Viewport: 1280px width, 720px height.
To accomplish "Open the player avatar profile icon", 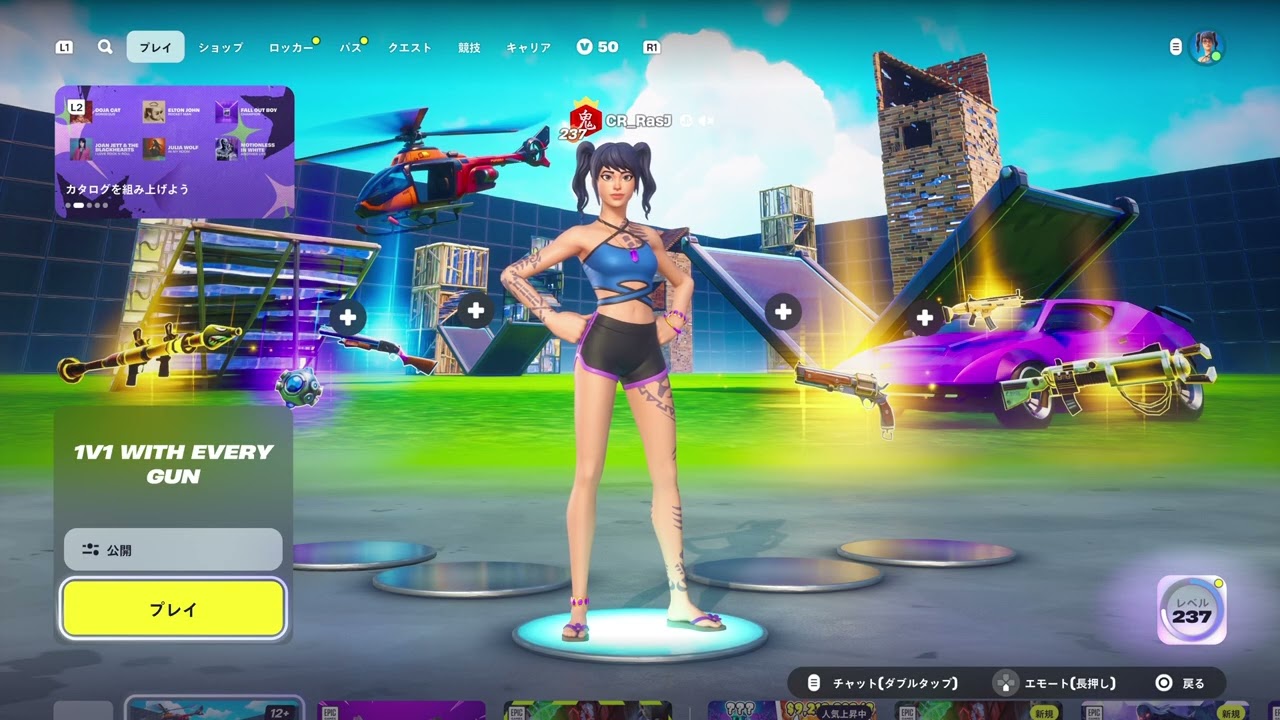I will point(1207,47).
